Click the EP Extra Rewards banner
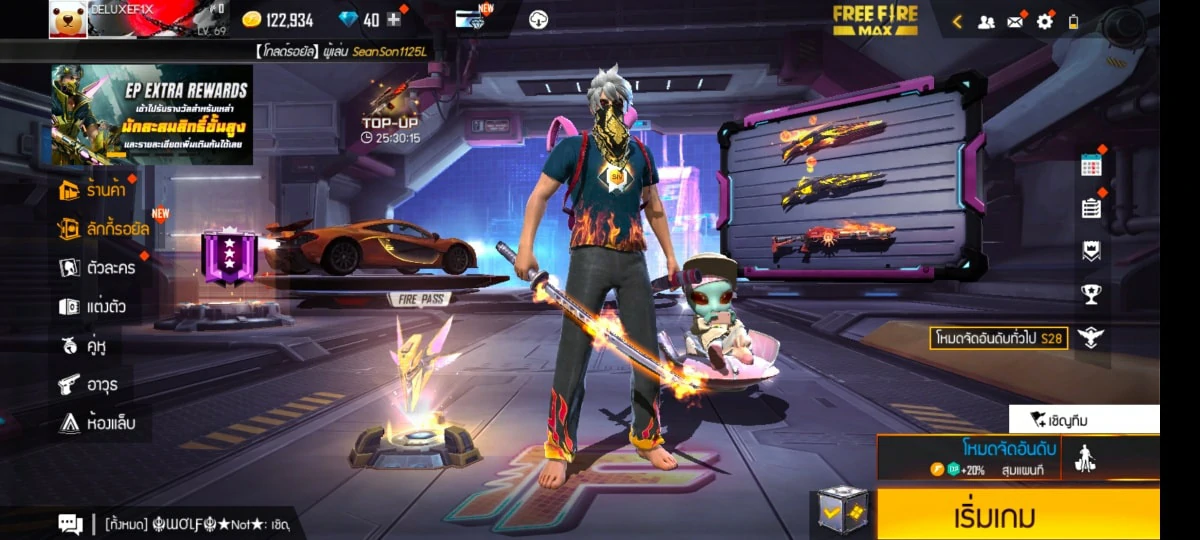This screenshot has height=540, width=1200. click(x=151, y=115)
